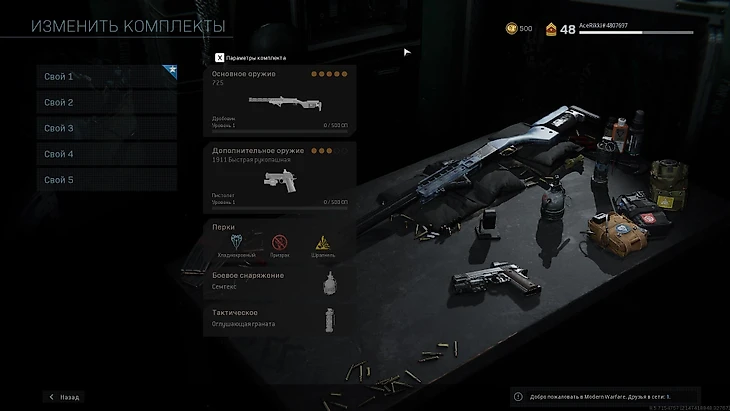Select the Хладнокровный perk icon
Screen dimensions: 730x411
(237, 242)
